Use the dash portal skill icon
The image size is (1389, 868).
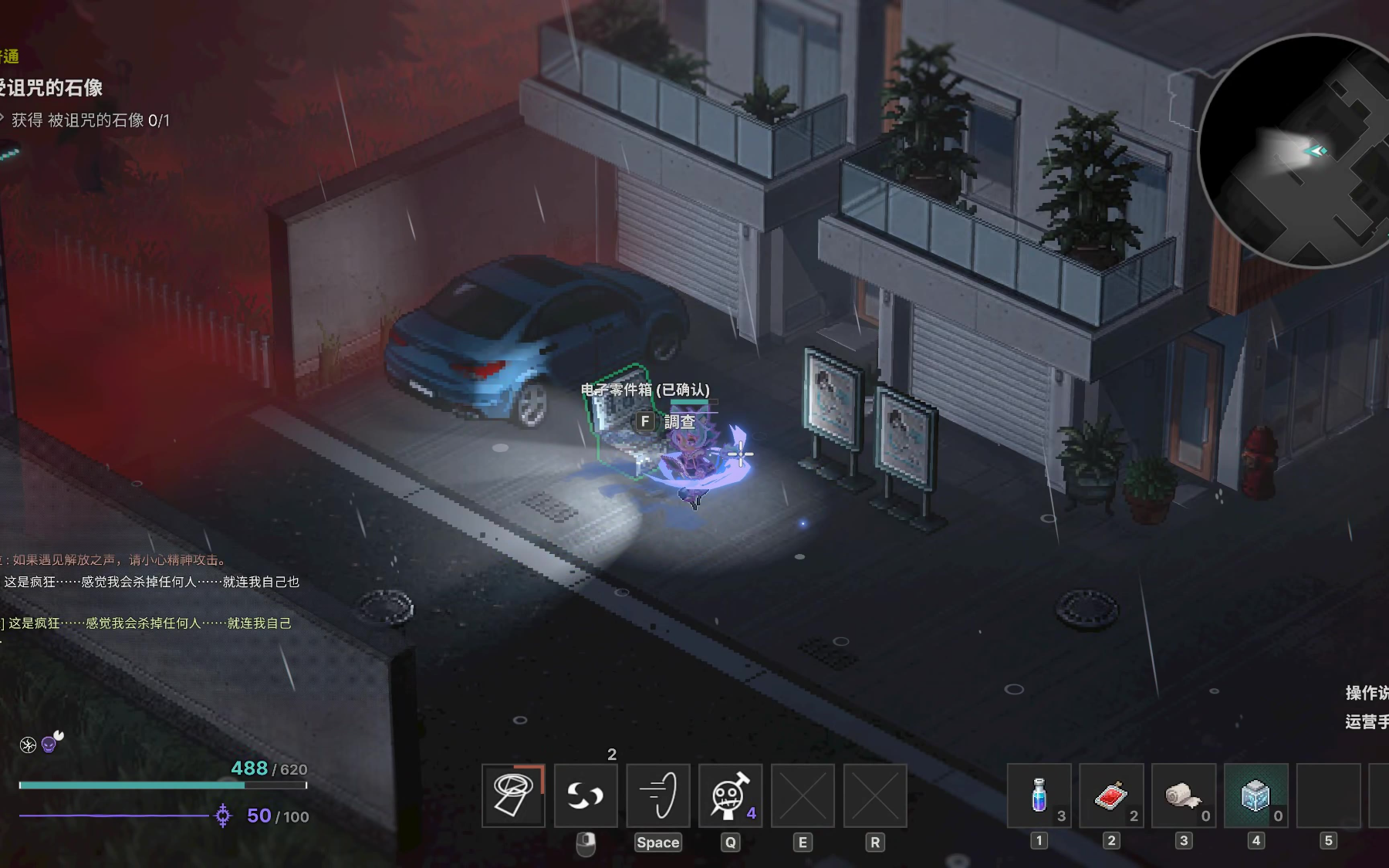pos(657,795)
